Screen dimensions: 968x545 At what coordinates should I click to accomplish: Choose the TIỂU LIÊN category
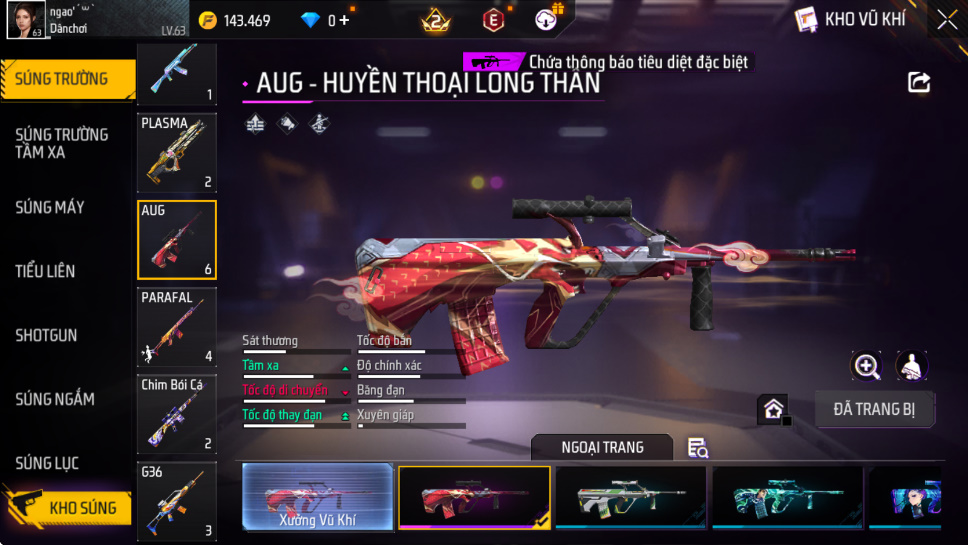click(45, 271)
